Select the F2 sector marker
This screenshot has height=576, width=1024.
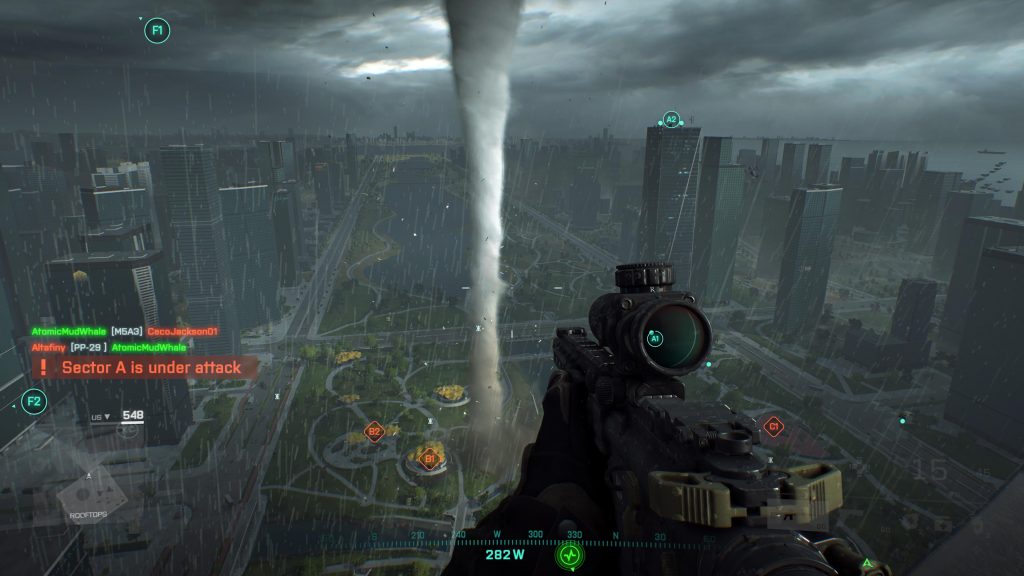coord(34,402)
